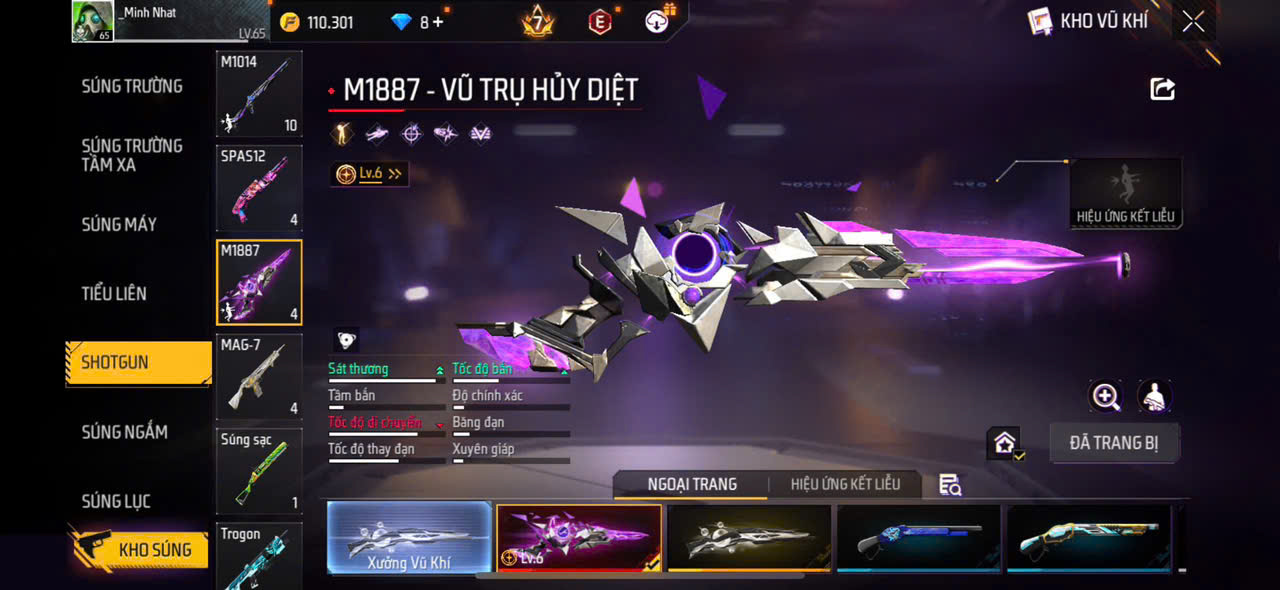
Task: Open the SÚNG TRƯỜNG category
Action: pos(132,86)
